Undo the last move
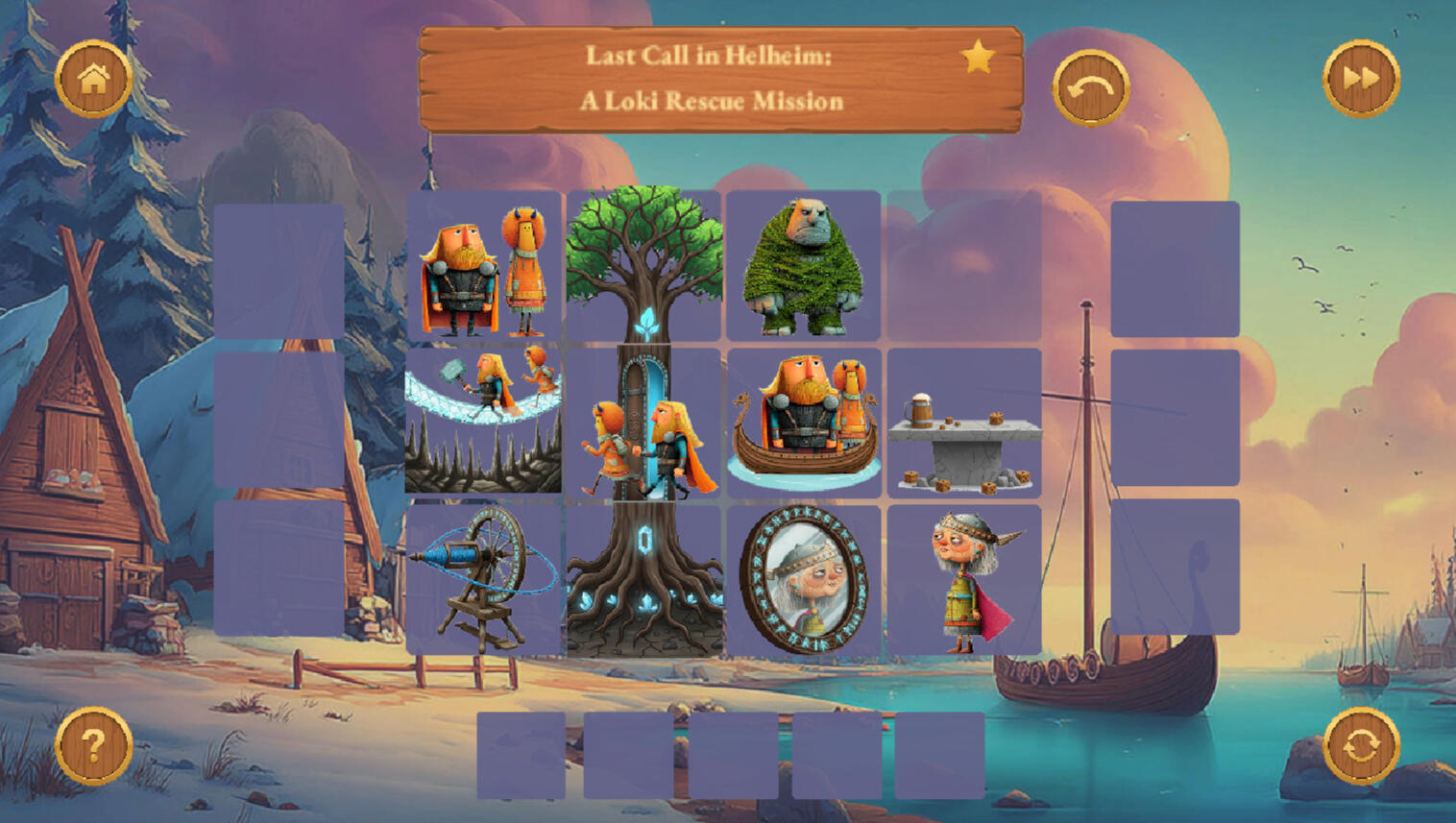Screen dimensions: 1456x823 click(x=1090, y=88)
